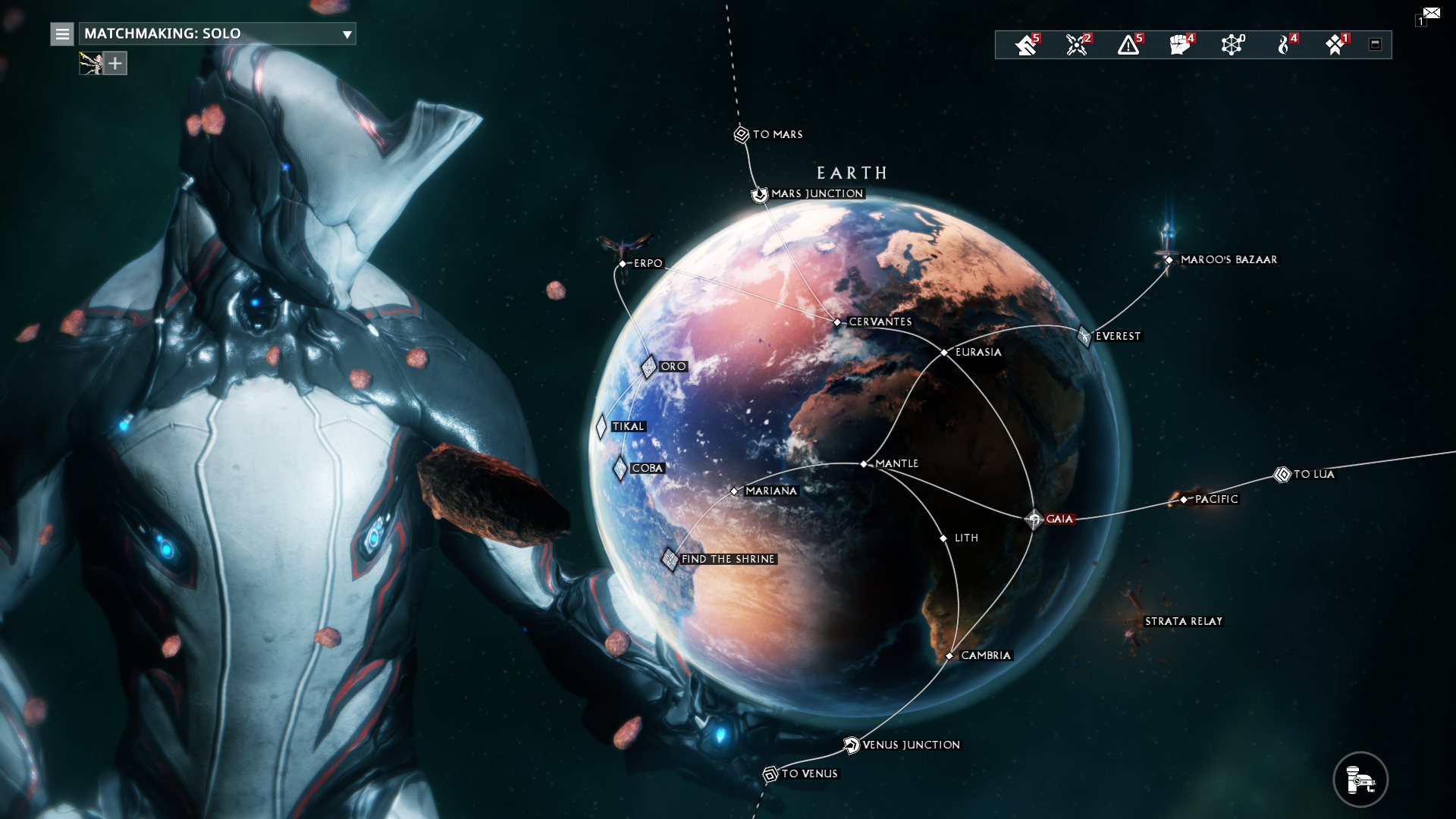Choose the Mantle mission node

(864, 463)
